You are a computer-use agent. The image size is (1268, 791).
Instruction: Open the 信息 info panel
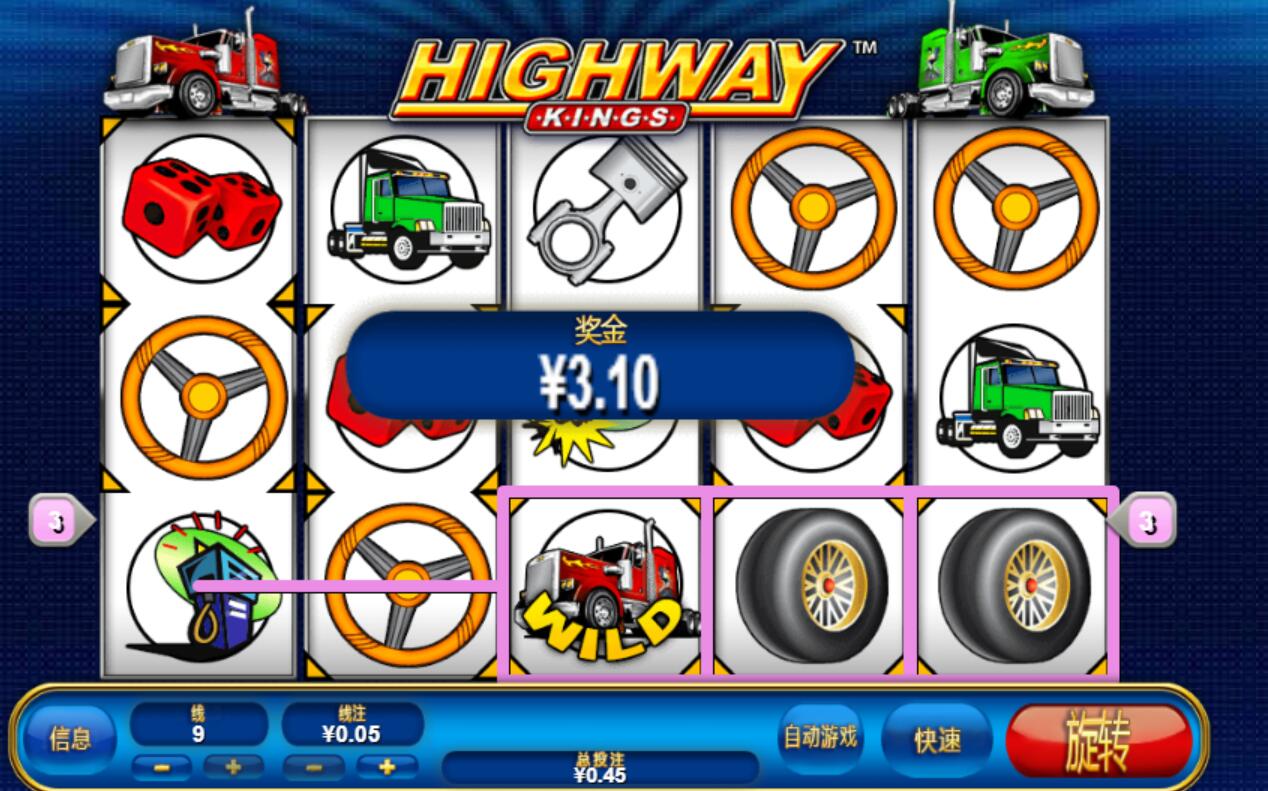coord(70,739)
